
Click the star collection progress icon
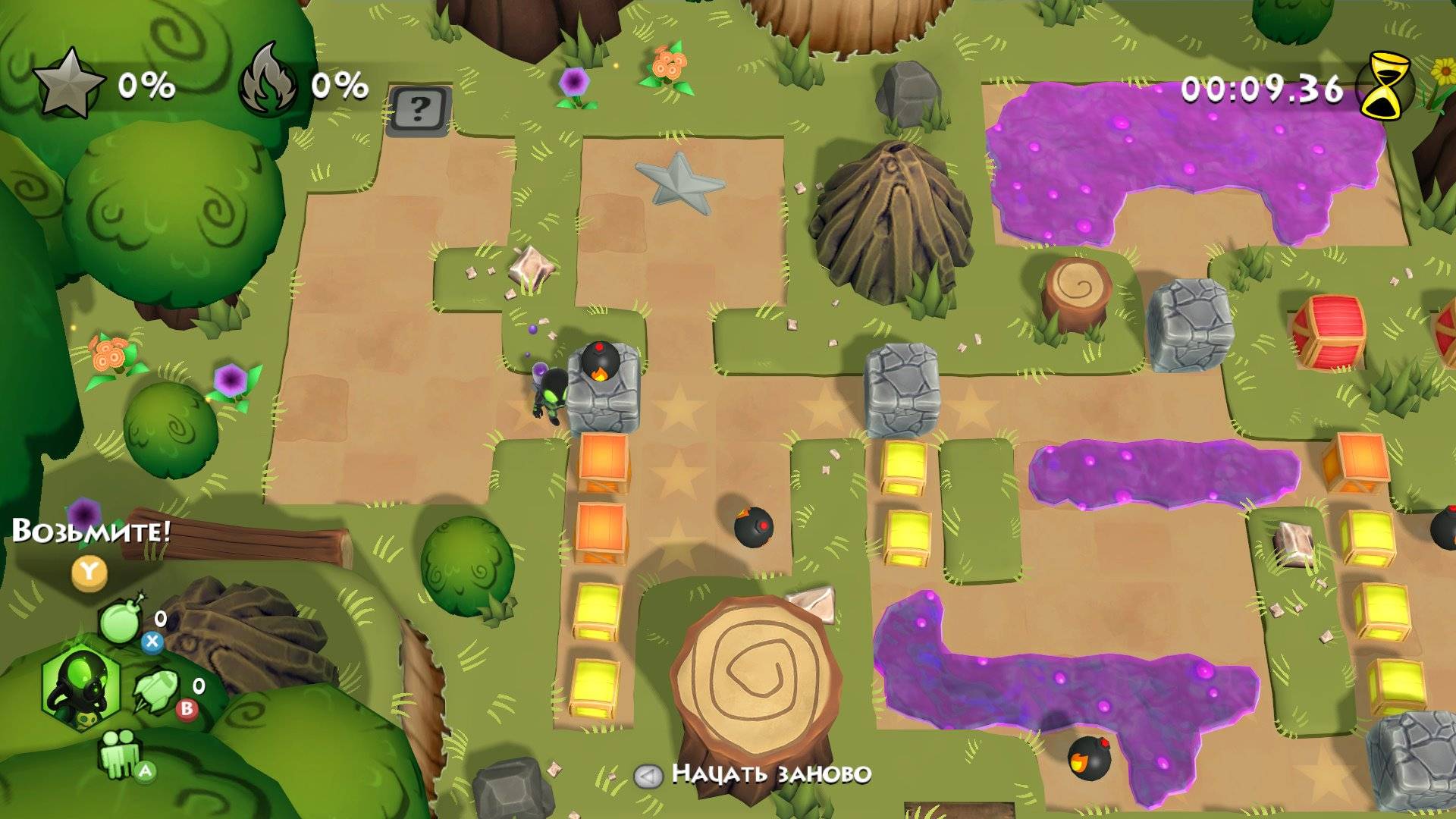68,84
